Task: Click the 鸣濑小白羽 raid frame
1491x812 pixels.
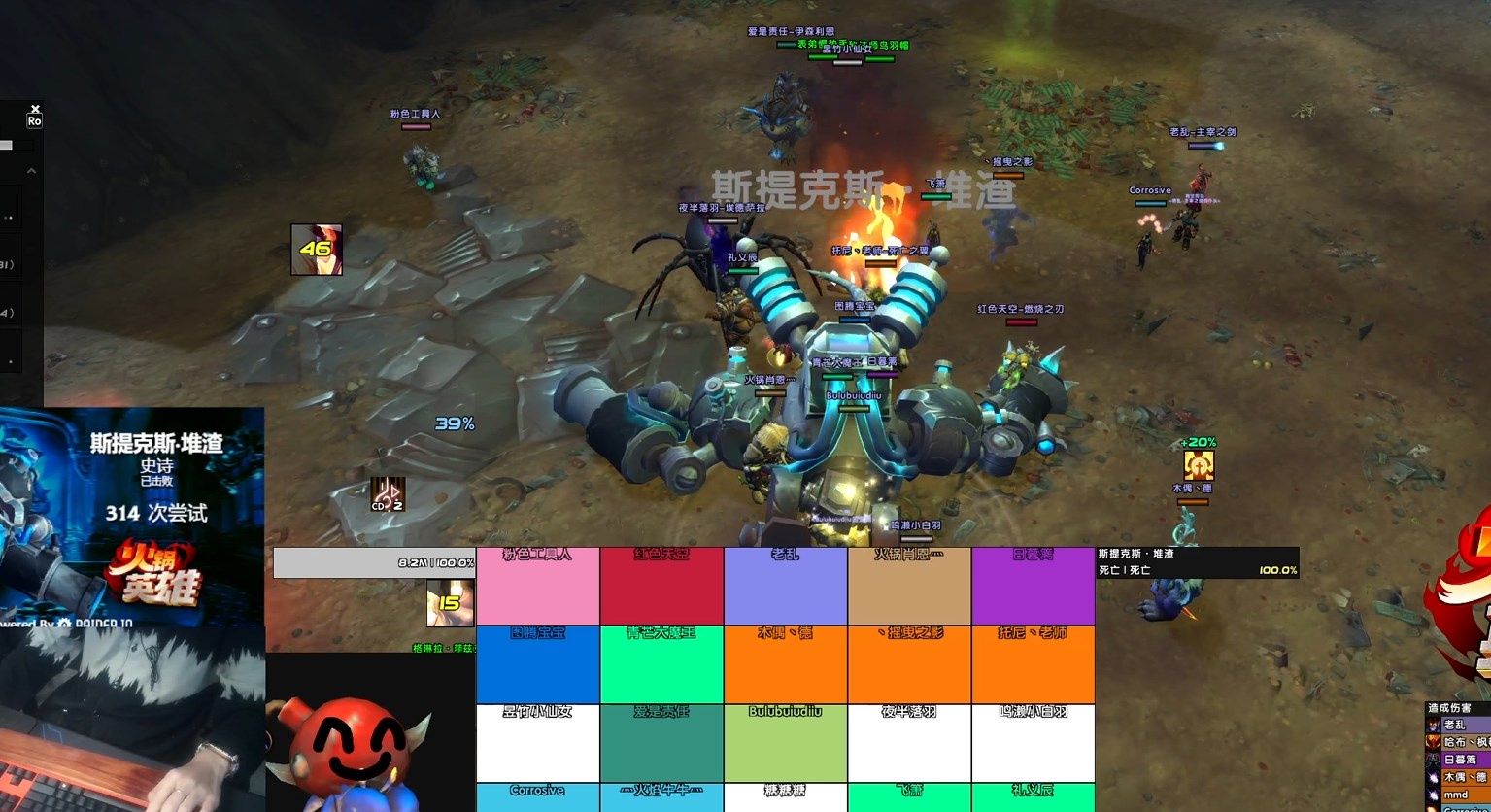Action: click(1033, 743)
